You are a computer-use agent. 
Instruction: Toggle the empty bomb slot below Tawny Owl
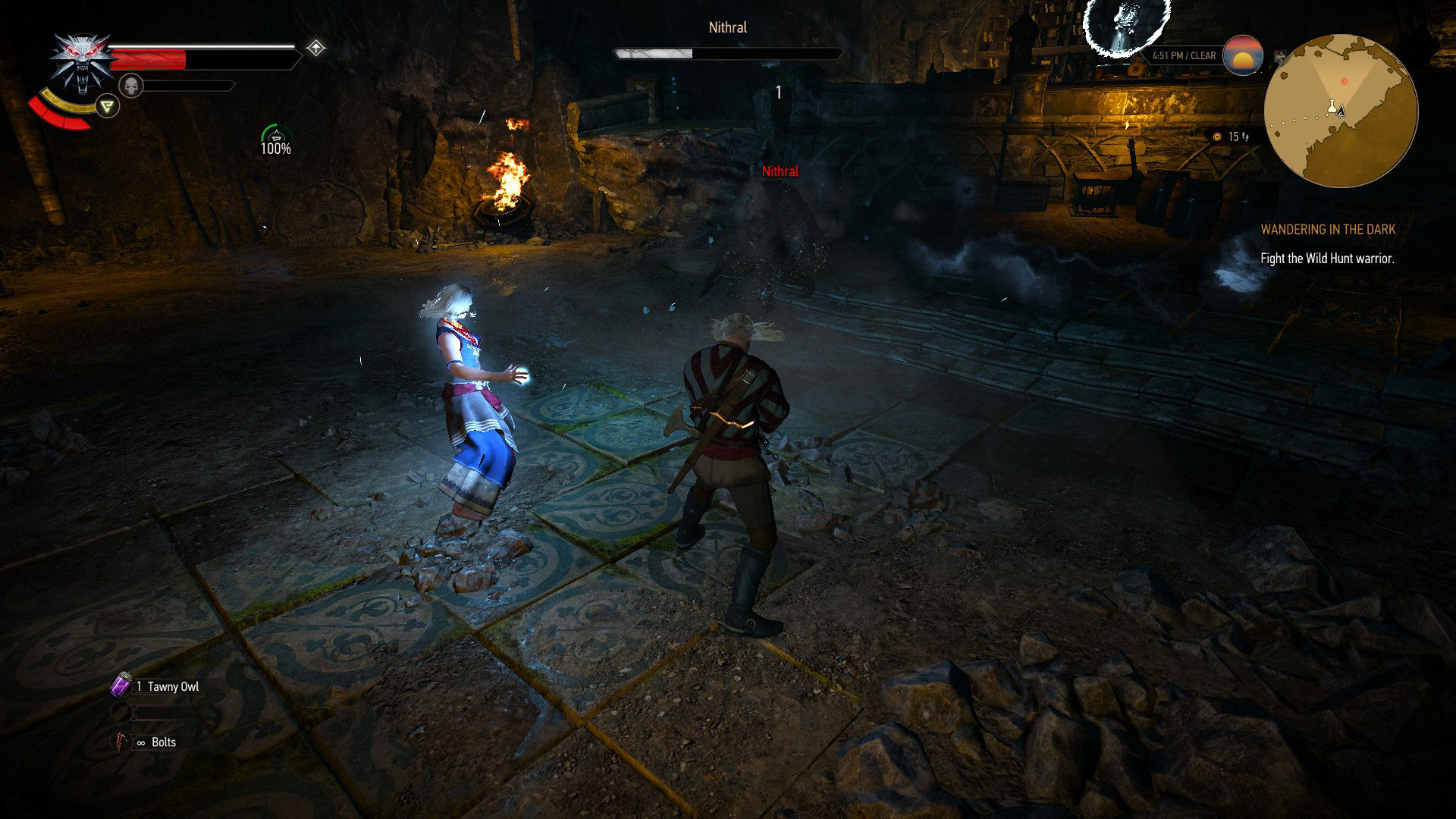pos(121,711)
